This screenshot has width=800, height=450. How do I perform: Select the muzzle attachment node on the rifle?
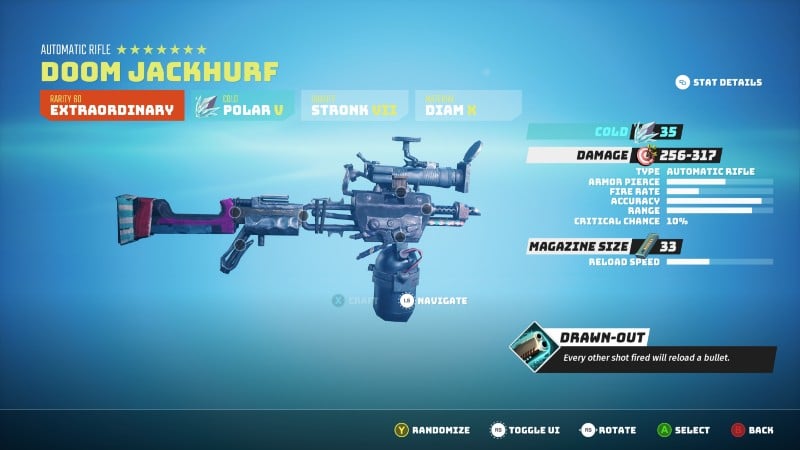[427, 209]
